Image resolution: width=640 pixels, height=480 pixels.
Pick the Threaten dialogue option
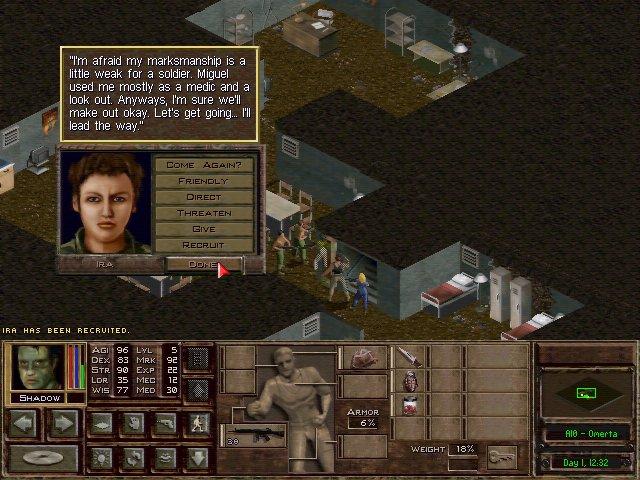(203, 213)
